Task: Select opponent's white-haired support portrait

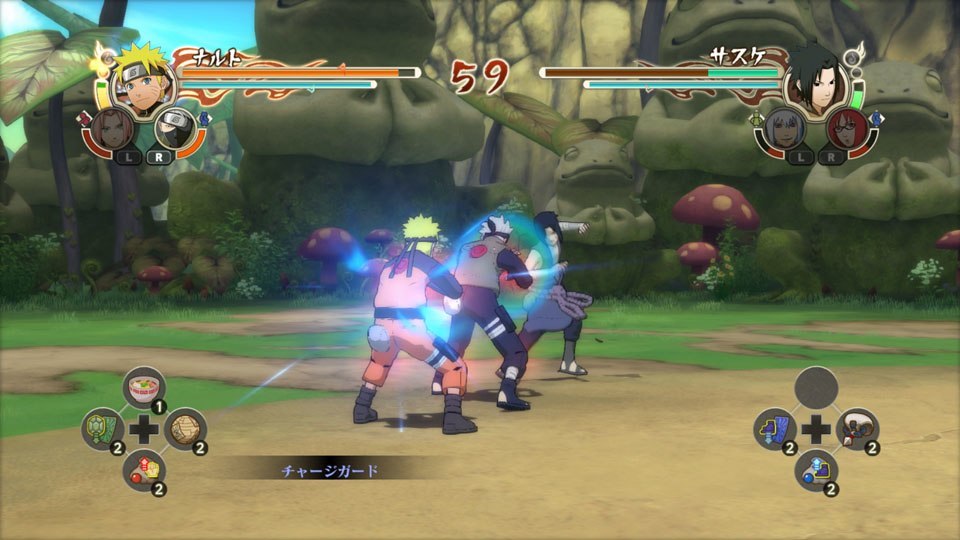Action: click(x=783, y=130)
